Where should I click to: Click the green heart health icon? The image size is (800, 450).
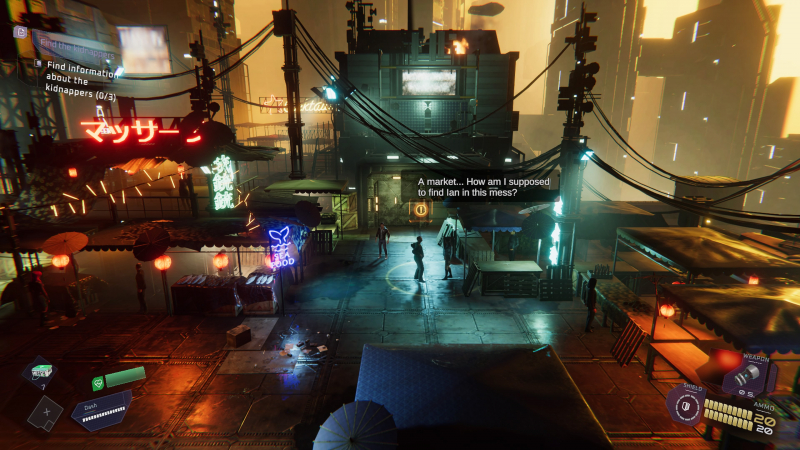(x=97, y=382)
